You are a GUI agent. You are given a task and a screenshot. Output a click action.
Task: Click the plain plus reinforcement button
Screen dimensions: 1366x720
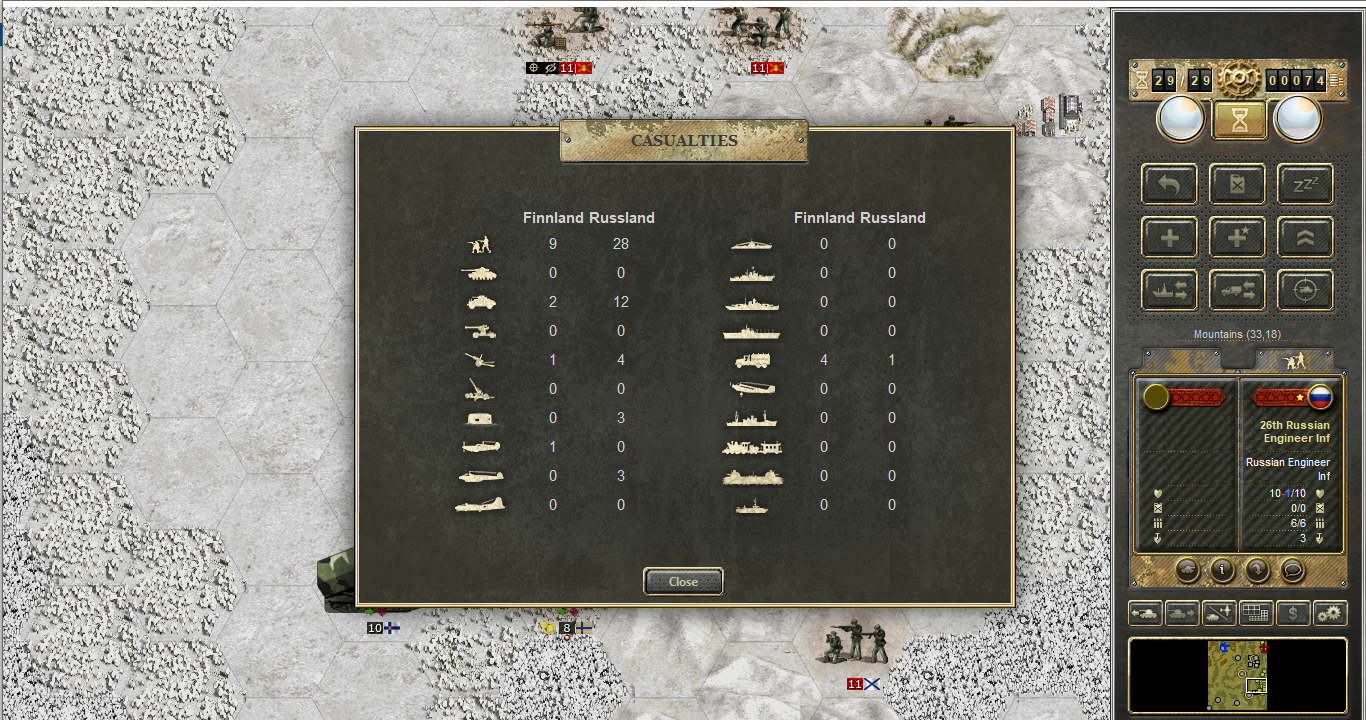point(1170,237)
